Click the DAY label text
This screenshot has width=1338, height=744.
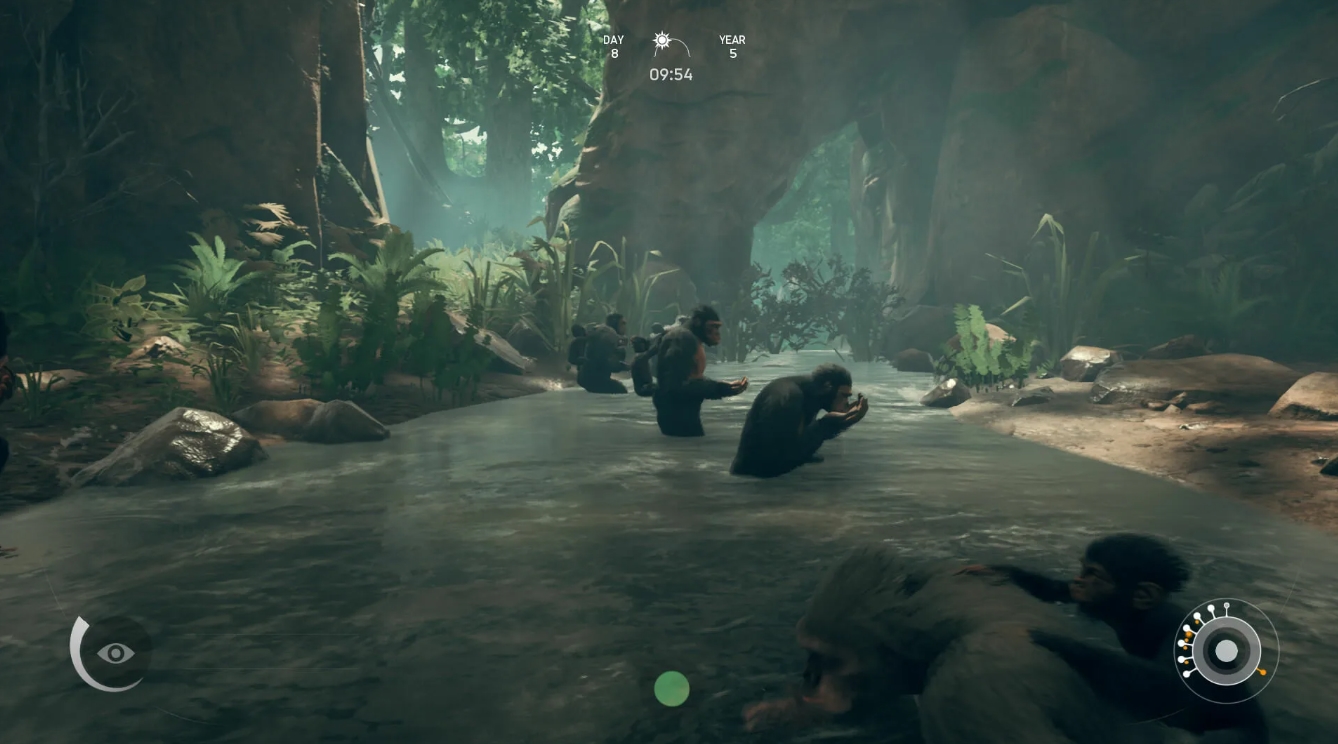pos(612,39)
